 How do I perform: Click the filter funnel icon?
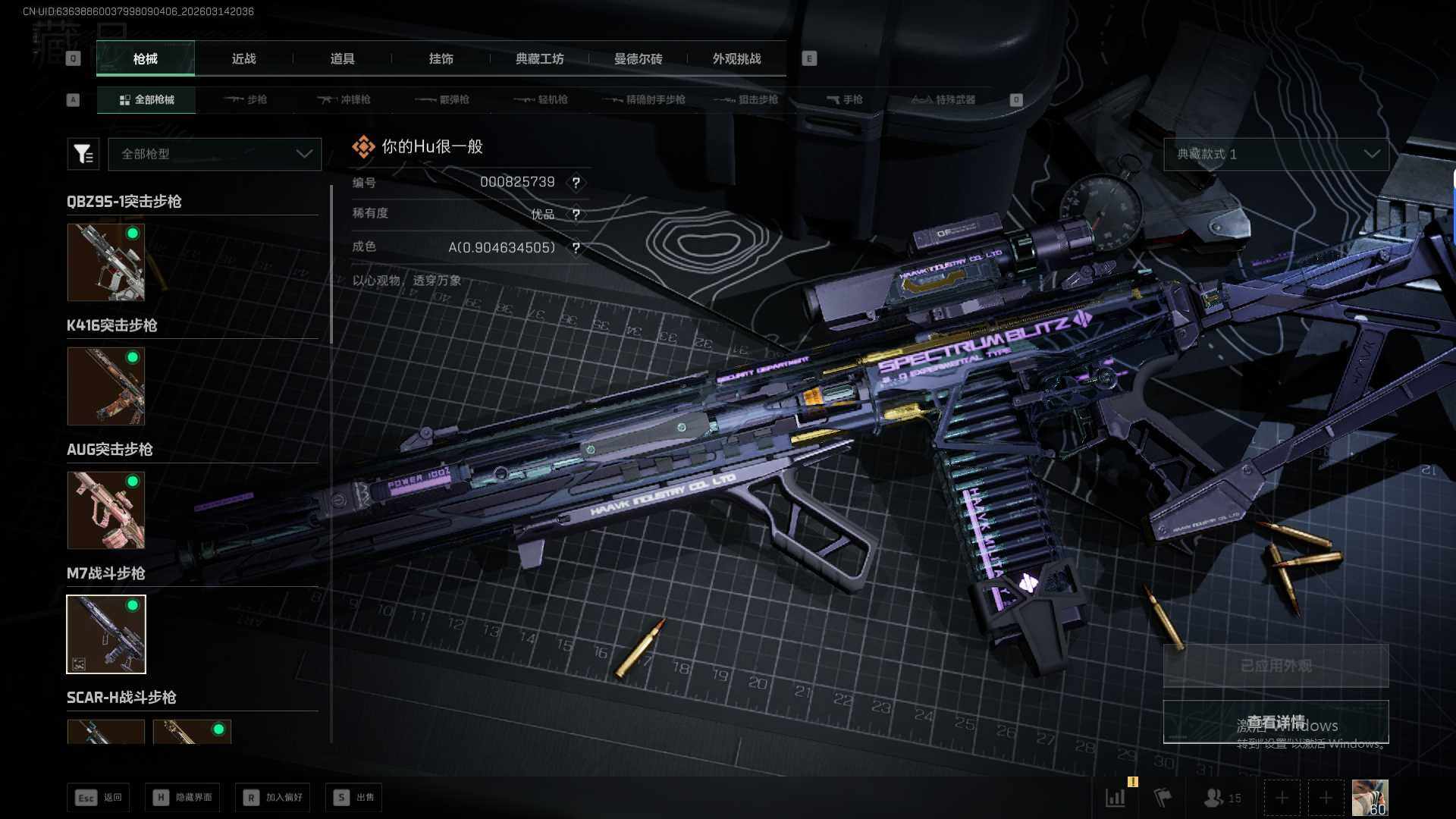[83, 154]
